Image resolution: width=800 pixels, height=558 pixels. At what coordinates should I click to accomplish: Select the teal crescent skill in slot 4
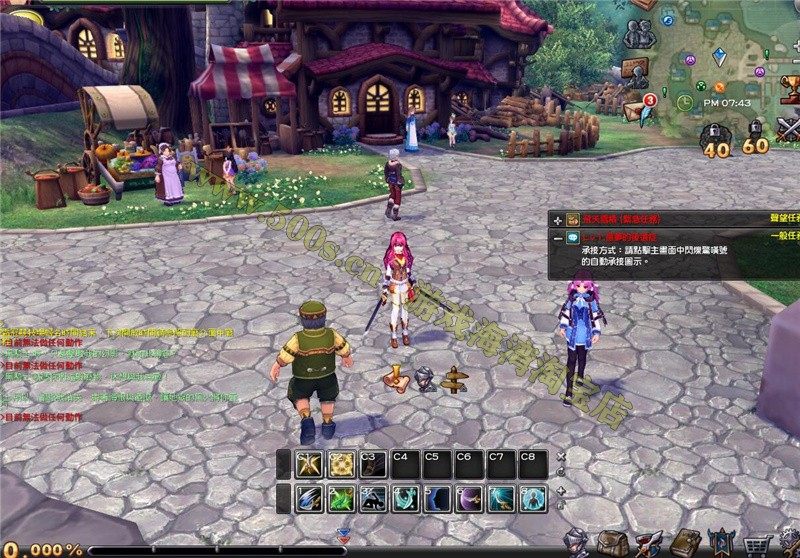pos(405,497)
